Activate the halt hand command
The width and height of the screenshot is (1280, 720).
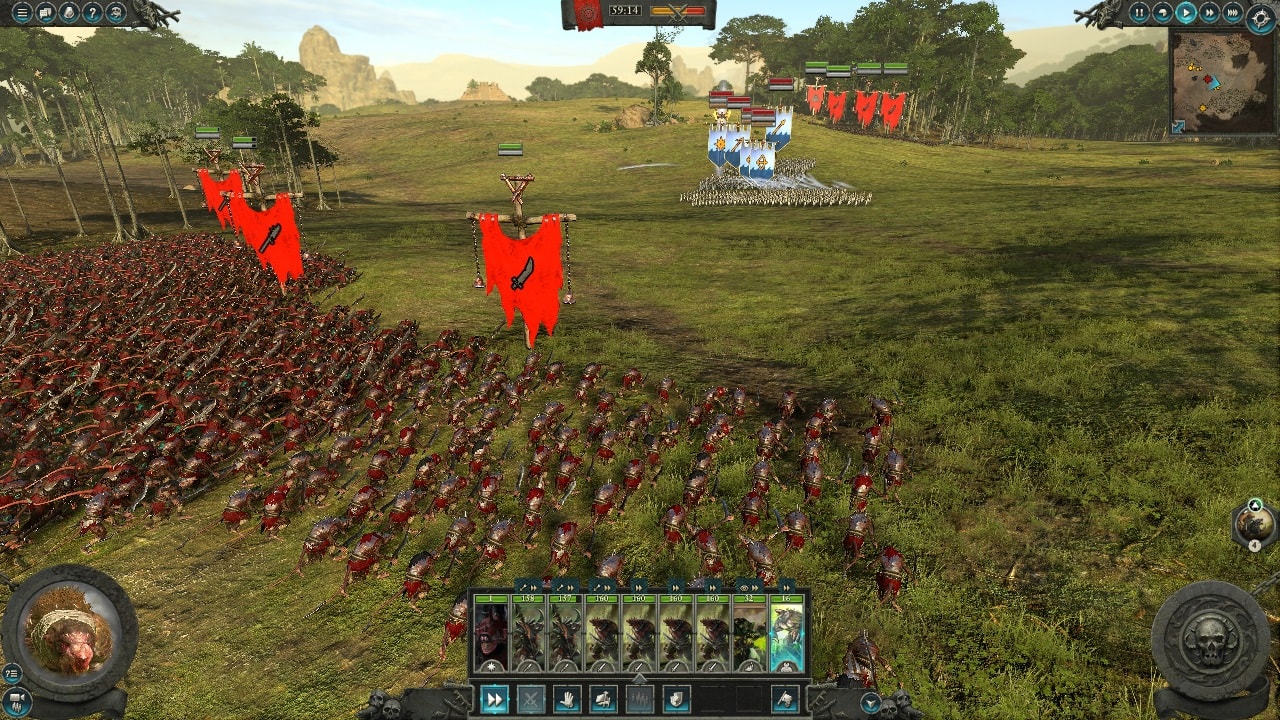pyautogui.click(x=567, y=699)
